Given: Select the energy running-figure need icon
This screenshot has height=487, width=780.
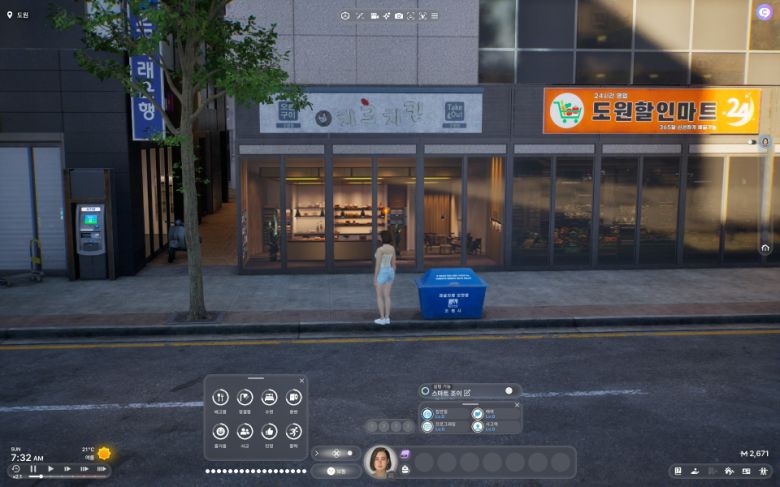Looking at the screenshot, I should (x=294, y=431).
